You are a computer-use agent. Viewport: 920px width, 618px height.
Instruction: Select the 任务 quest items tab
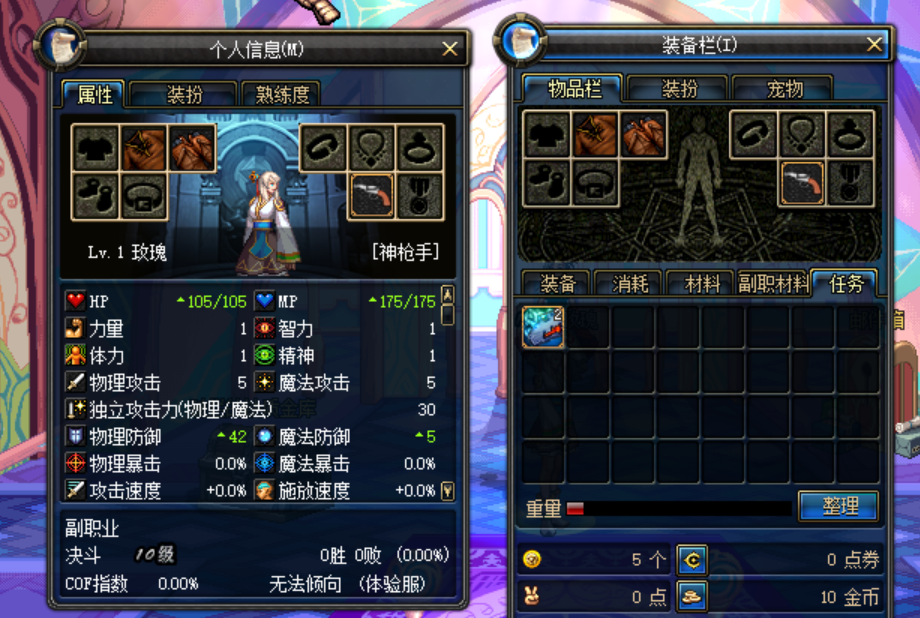coord(845,284)
